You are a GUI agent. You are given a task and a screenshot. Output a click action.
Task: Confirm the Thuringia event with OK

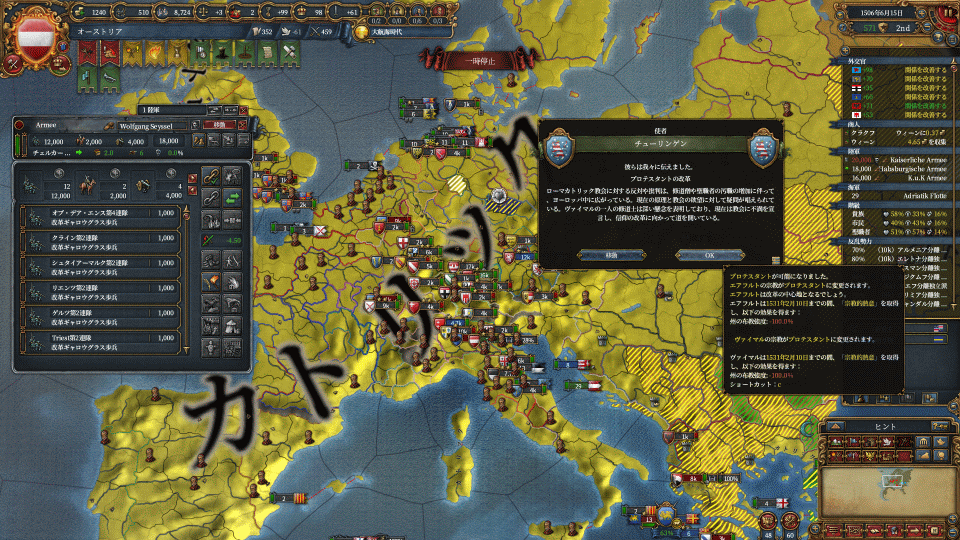709,254
